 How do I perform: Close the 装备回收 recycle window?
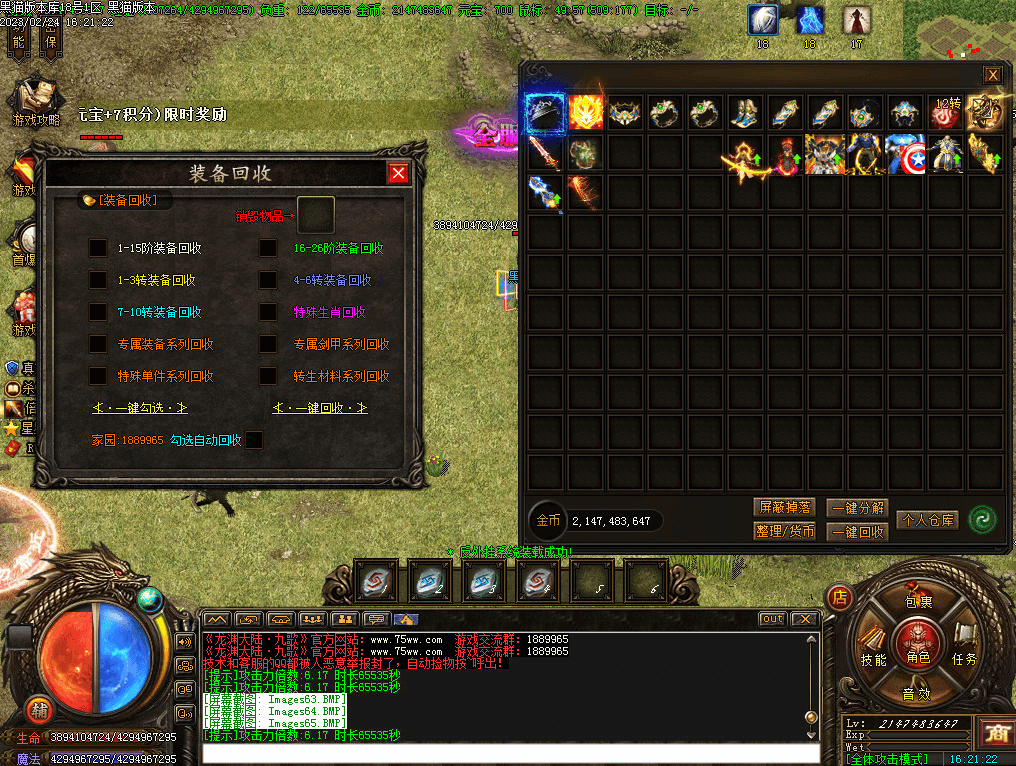coord(398,174)
